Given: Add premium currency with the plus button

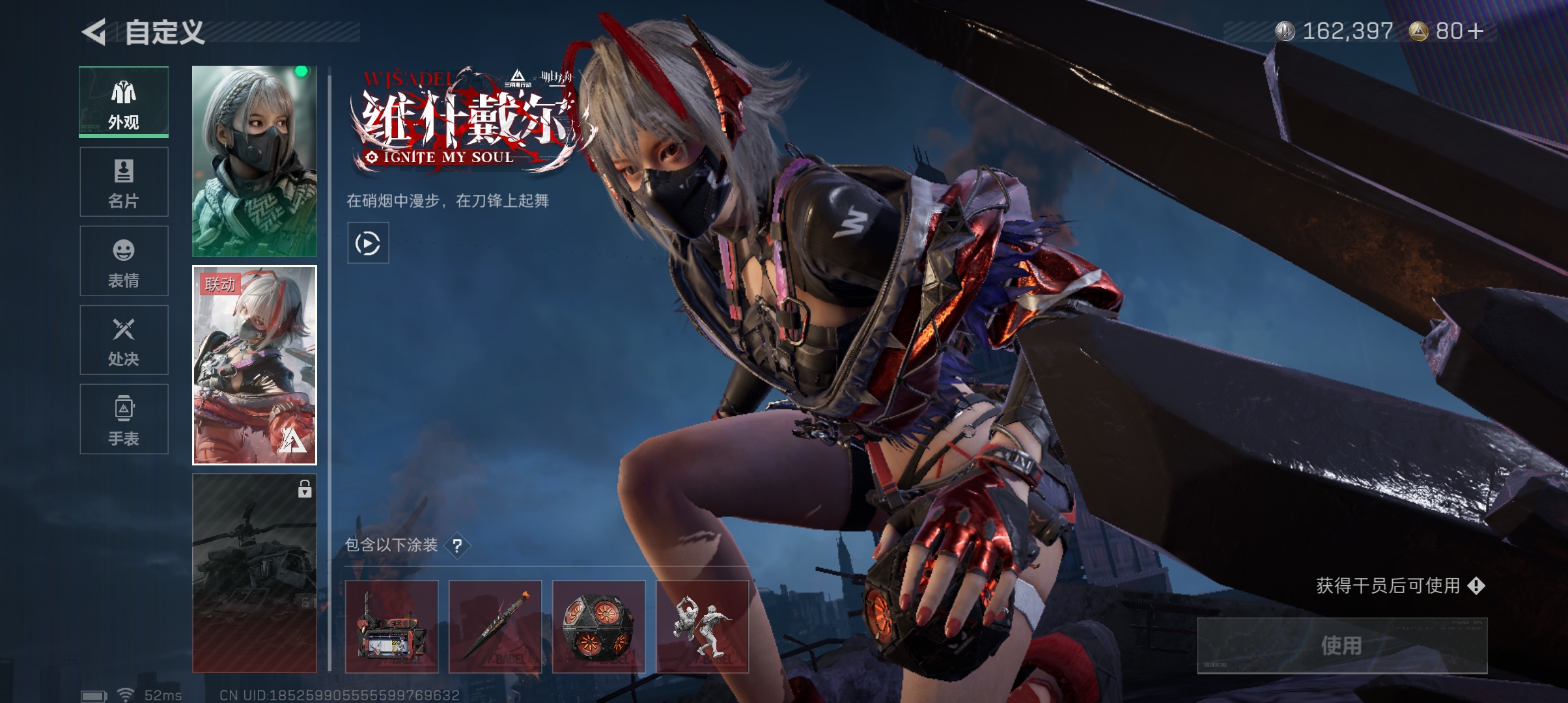Looking at the screenshot, I should click(x=1476, y=31).
